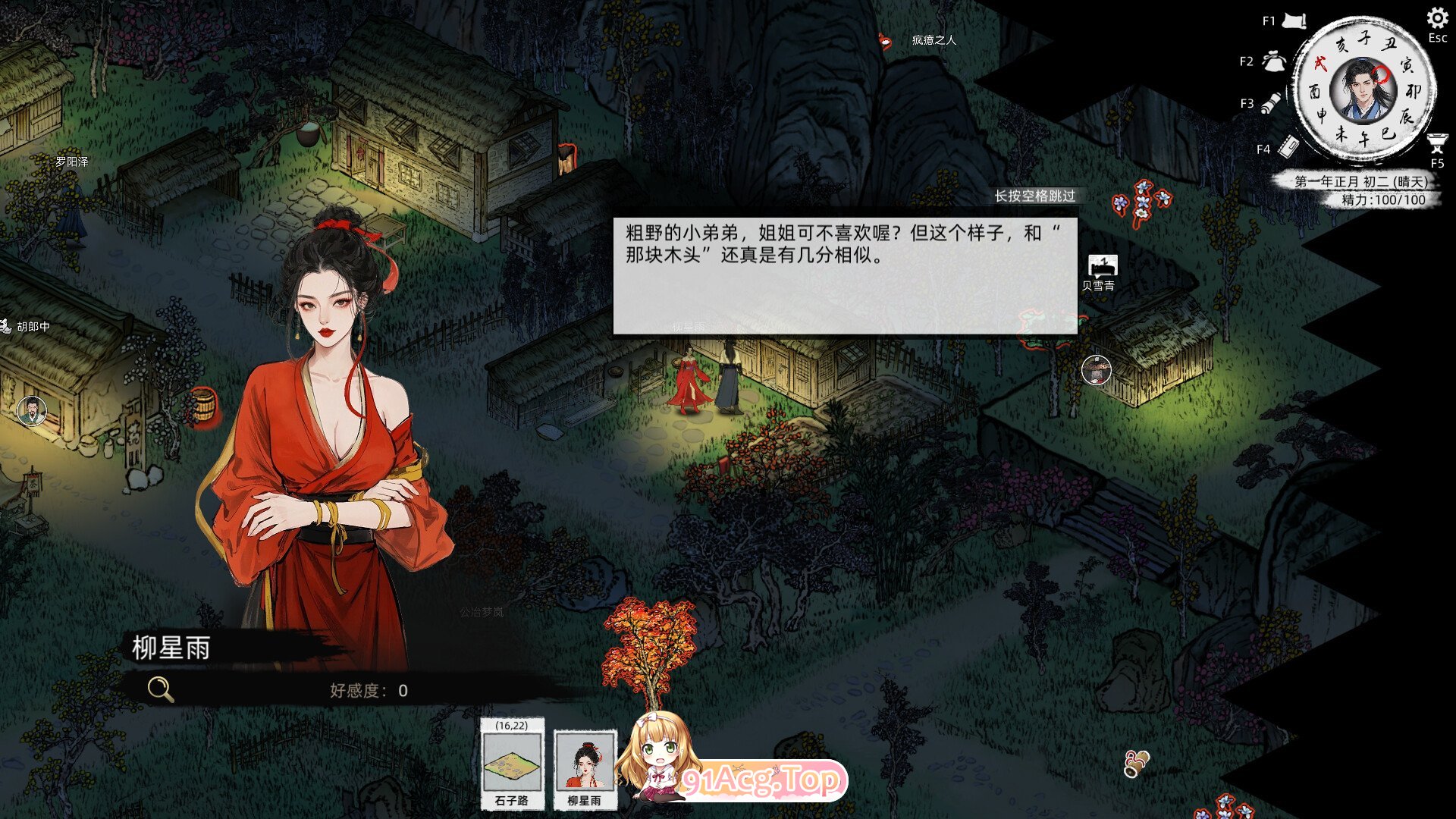The height and width of the screenshot is (819, 1456).
Task: Click the 长按空格跳过 skip prompt
Action: click(1037, 197)
